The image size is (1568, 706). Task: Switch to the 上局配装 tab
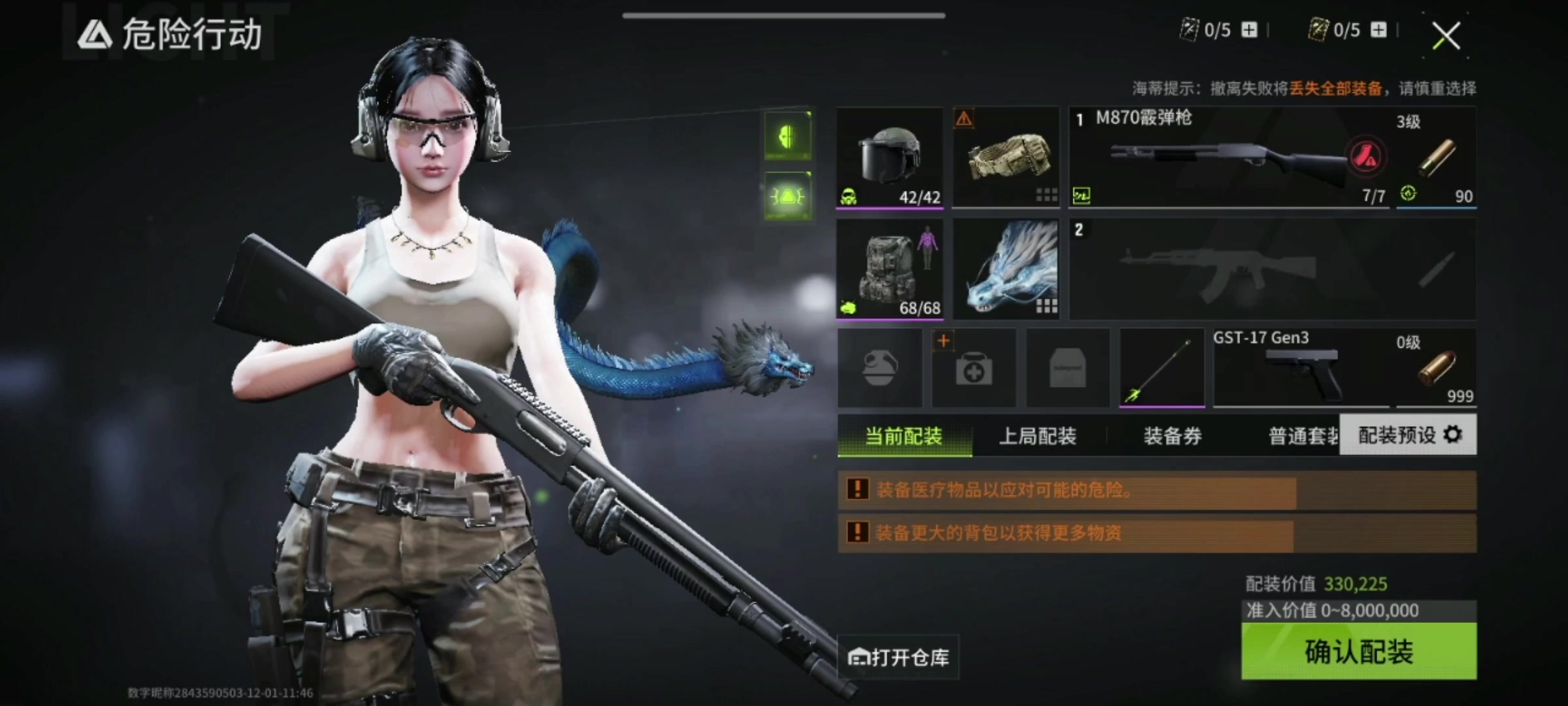point(1037,436)
